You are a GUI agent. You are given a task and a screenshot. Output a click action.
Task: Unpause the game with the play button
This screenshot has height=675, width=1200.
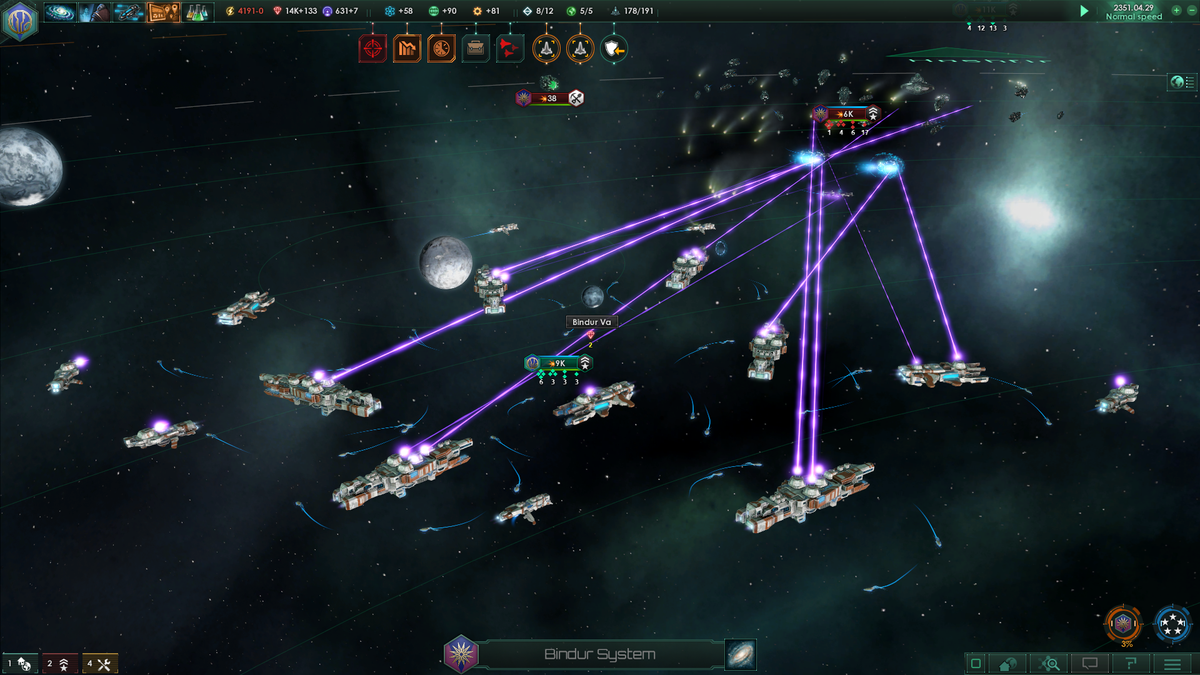point(1083,11)
